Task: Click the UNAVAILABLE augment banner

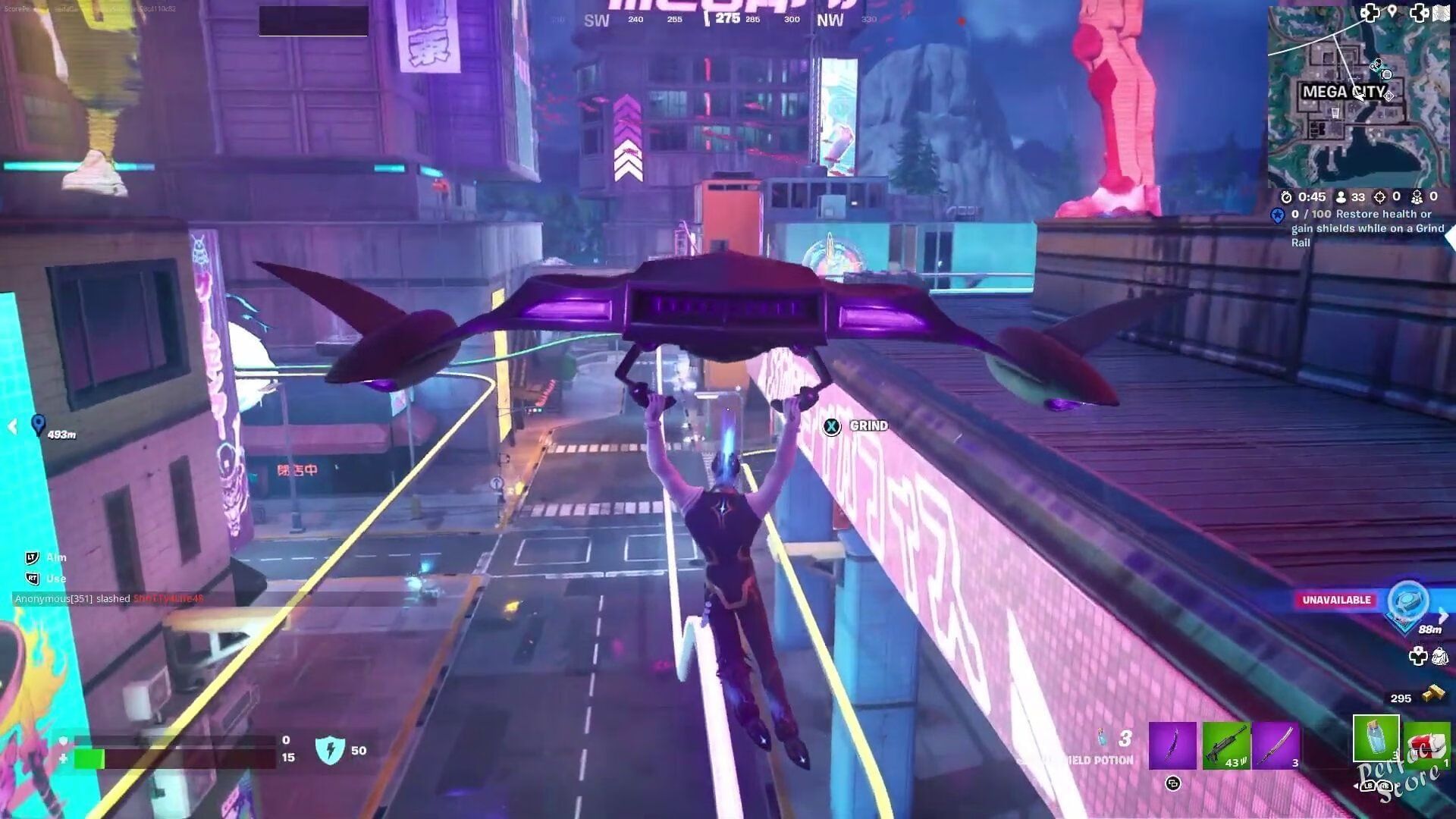Action: point(1337,599)
